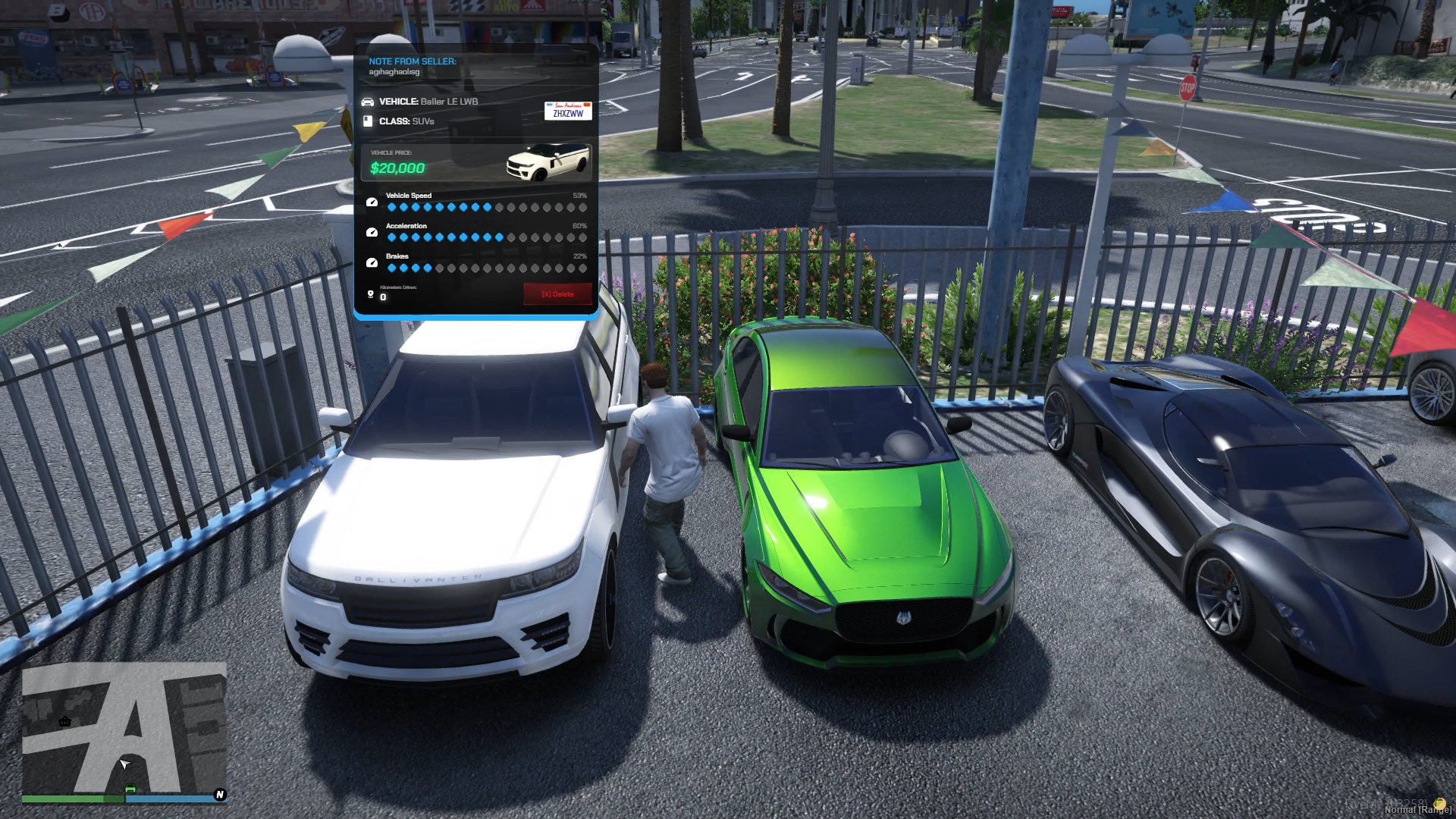The width and height of the screenshot is (1456, 819).
Task: Click the Brakes speedometer icon
Action: coord(372,262)
